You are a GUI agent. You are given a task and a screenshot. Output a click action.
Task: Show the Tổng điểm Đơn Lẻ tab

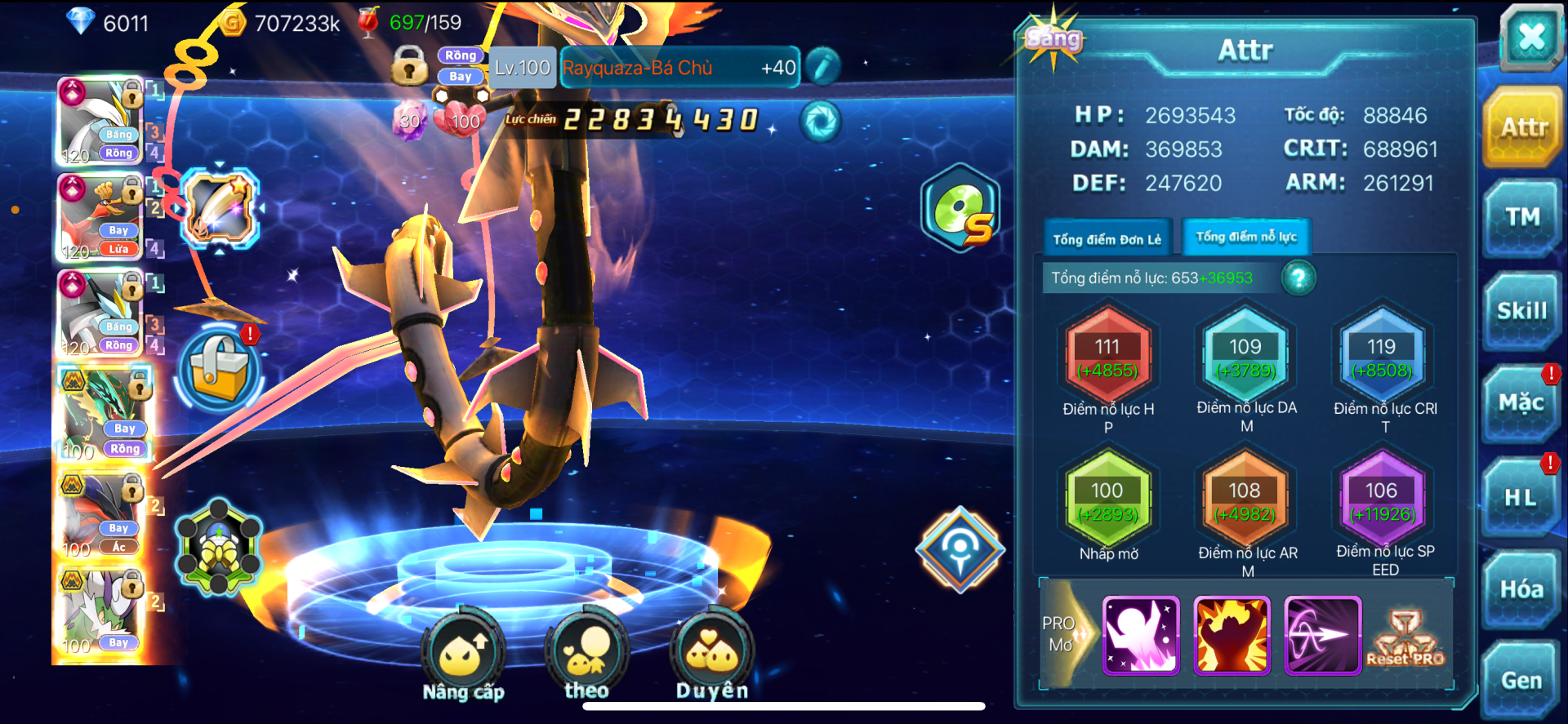click(1107, 239)
